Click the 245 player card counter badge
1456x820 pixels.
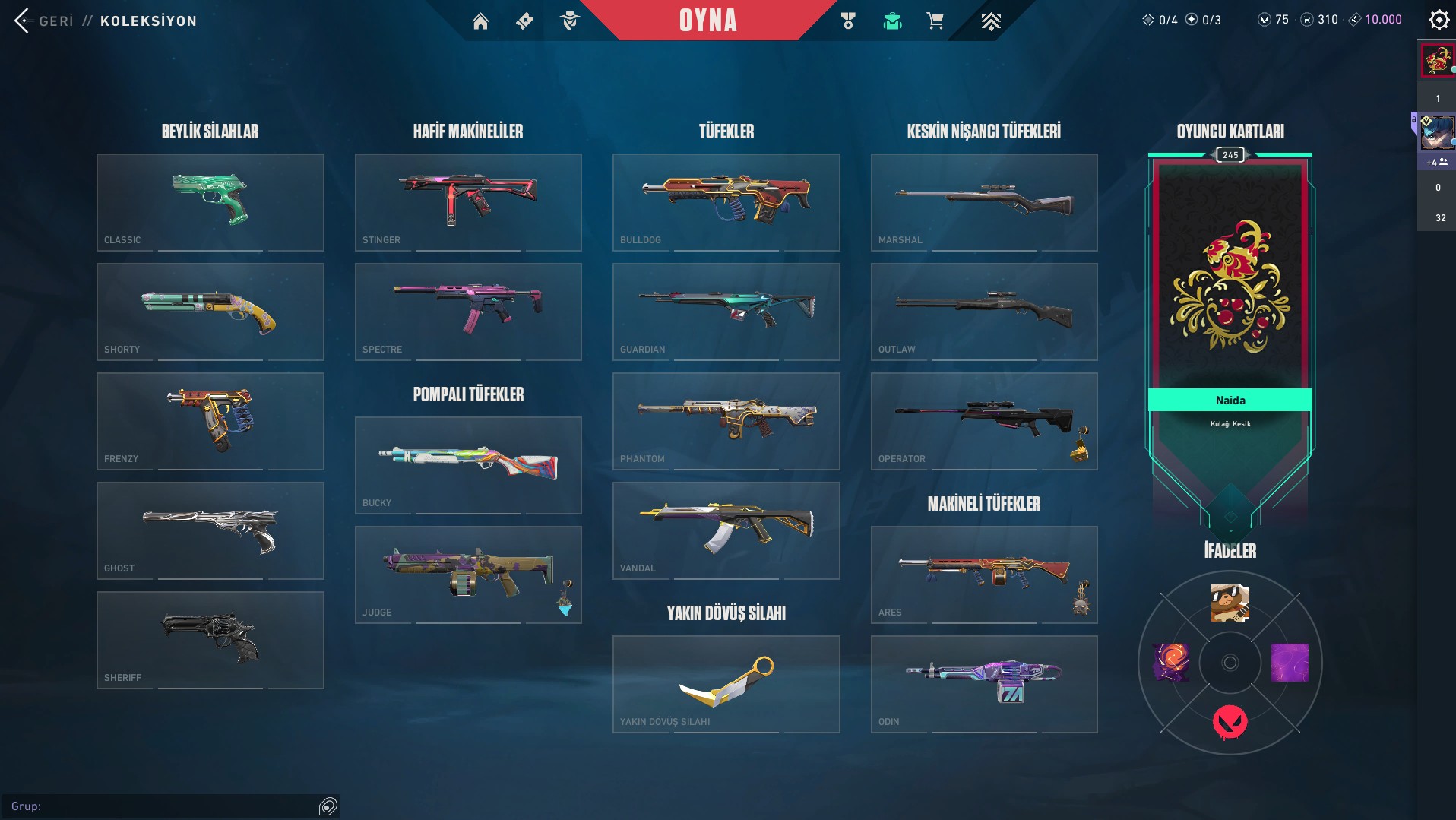[1231, 154]
